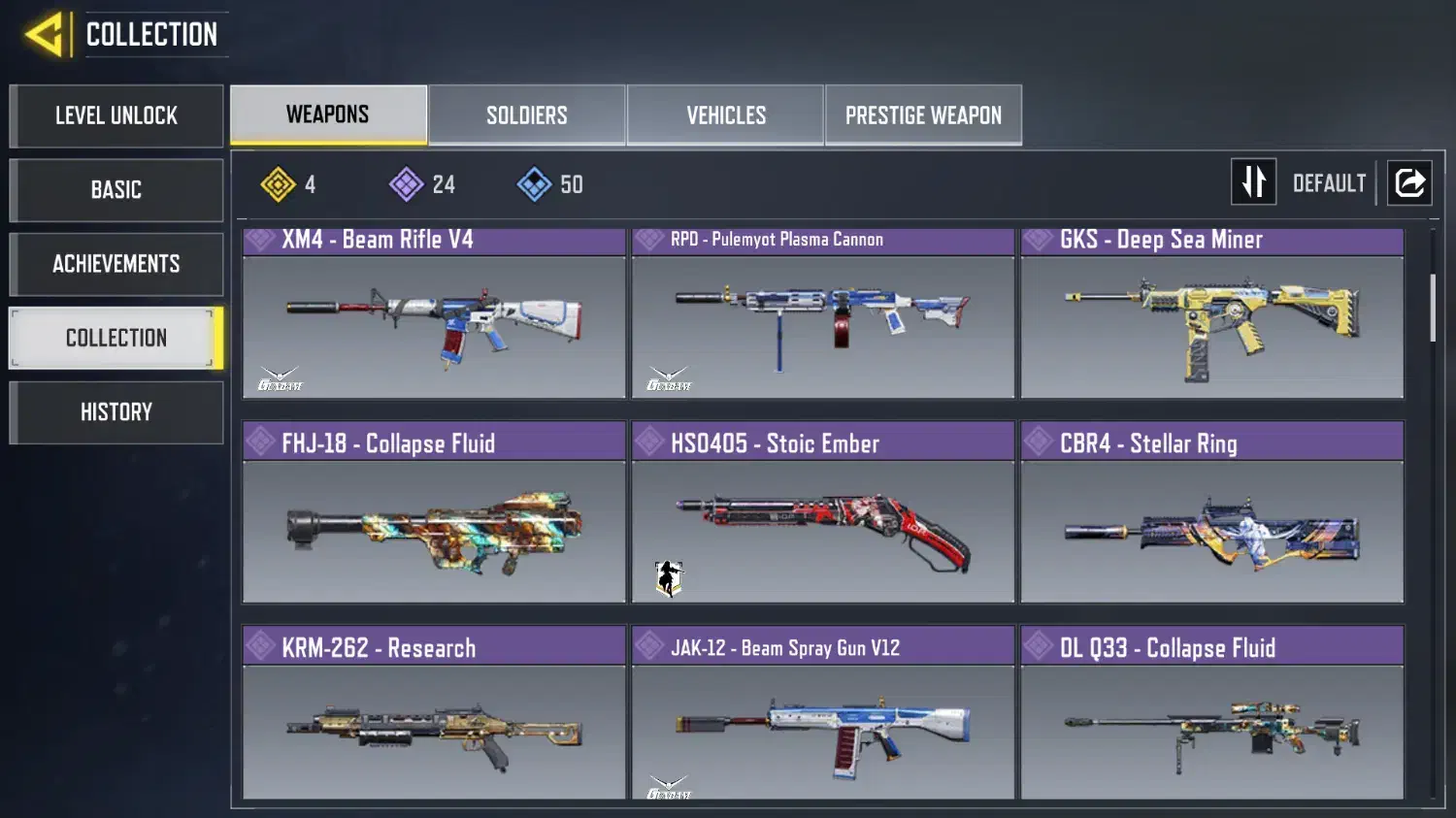Show the Achievements section
Image resolution: width=1456 pixels, height=818 pixels.
(x=116, y=264)
